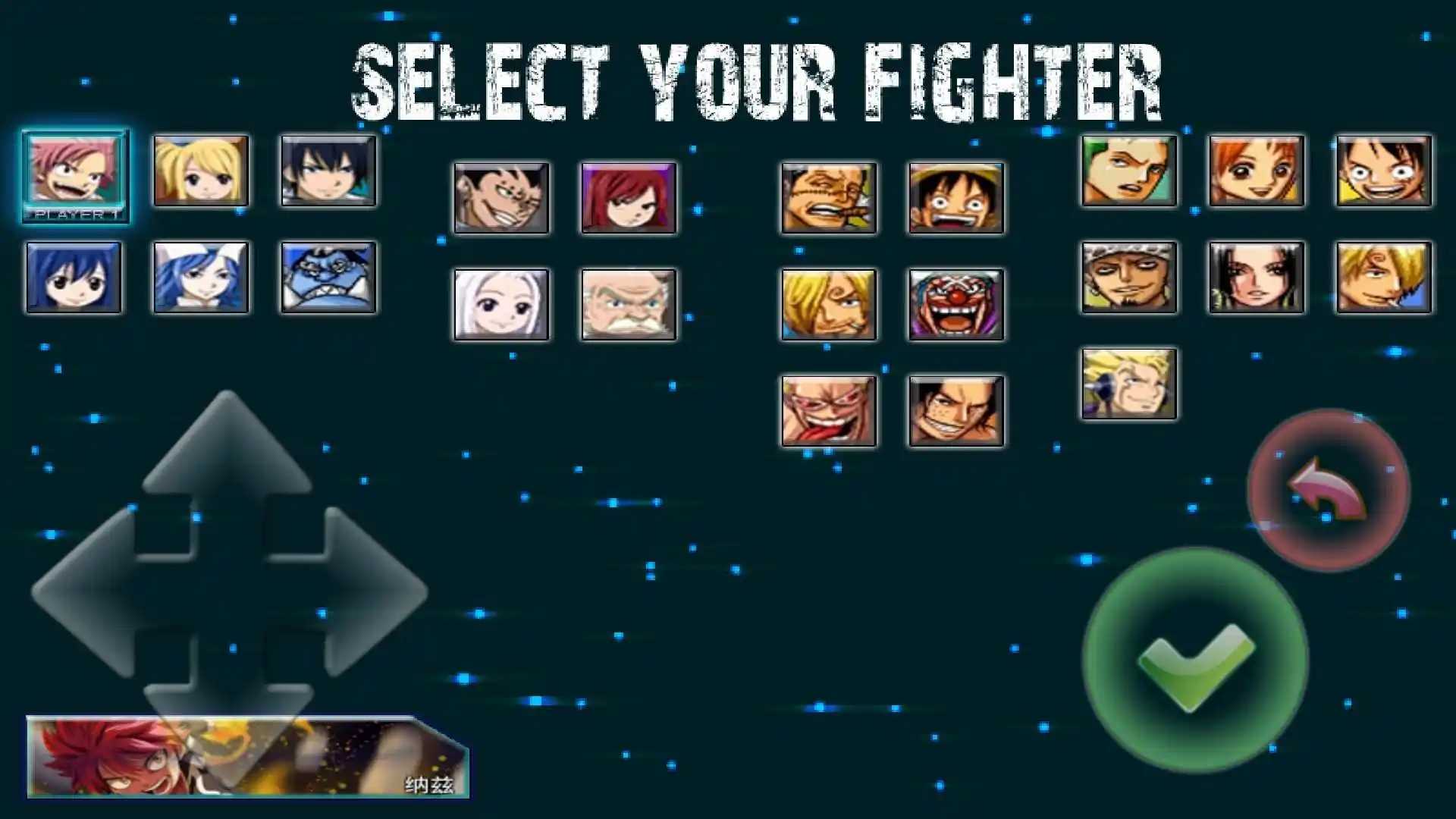Select pink-haired Natsu portrait
The width and height of the screenshot is (1456, 819).
75,171
